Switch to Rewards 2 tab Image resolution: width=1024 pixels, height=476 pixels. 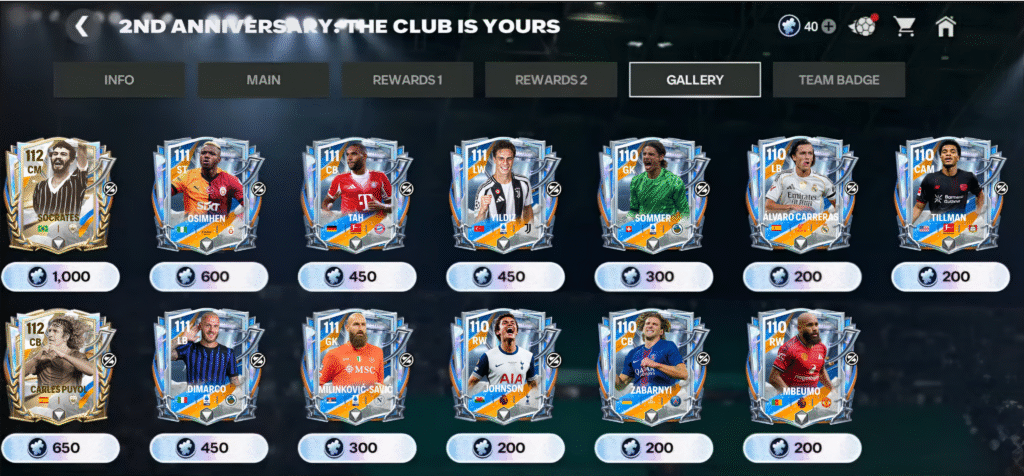551,80
